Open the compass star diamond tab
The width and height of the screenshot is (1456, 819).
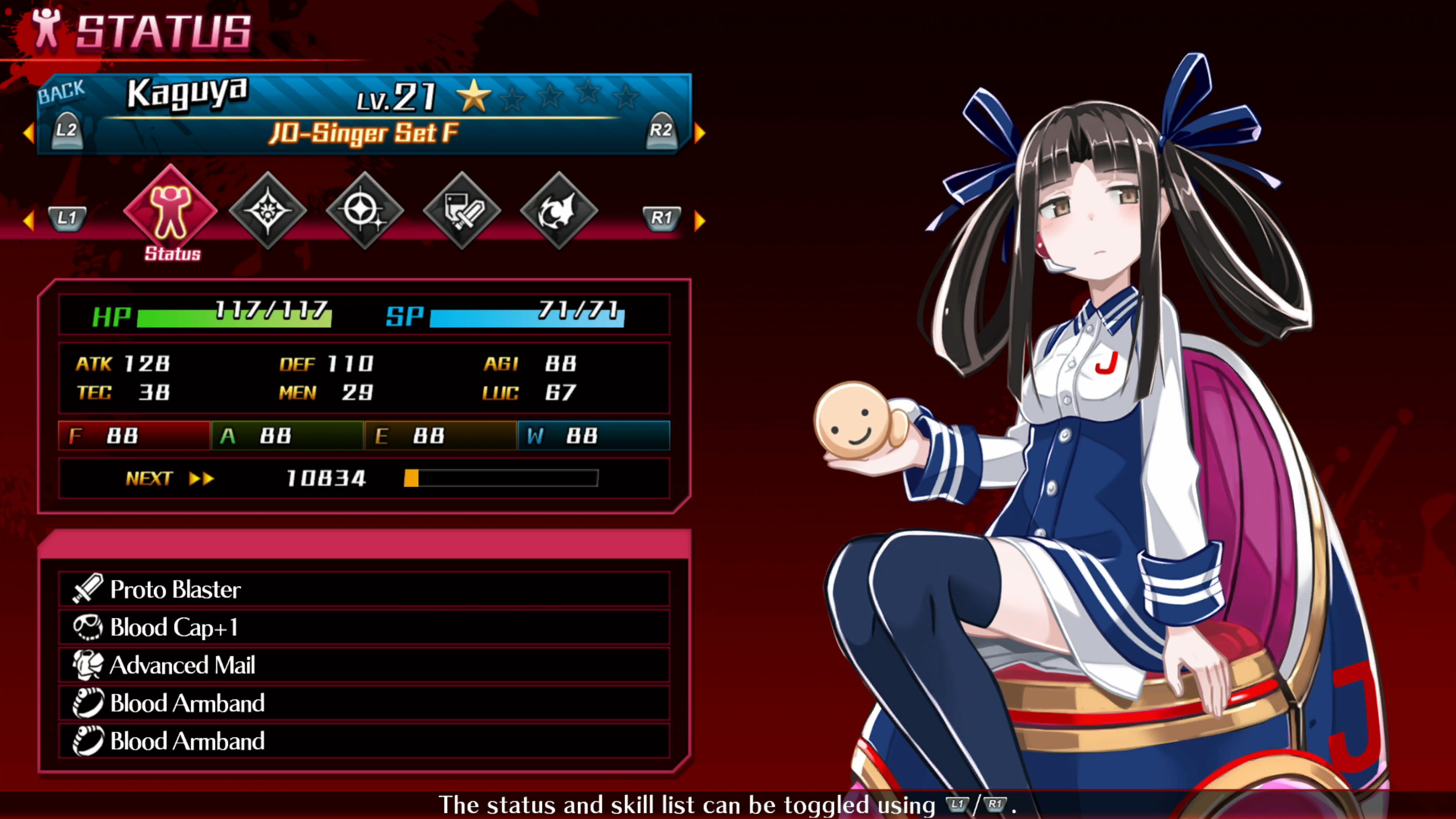(x=268, y=211)
